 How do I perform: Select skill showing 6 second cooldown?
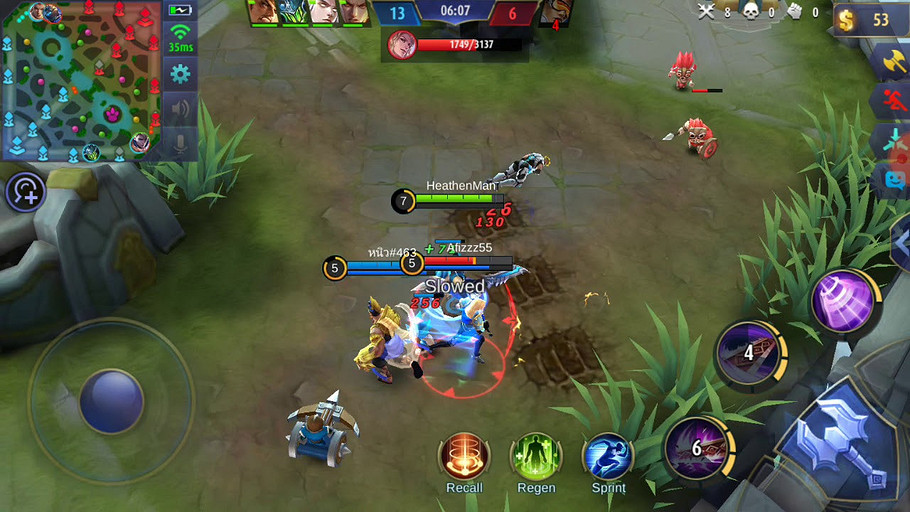(x=697, y=447)
